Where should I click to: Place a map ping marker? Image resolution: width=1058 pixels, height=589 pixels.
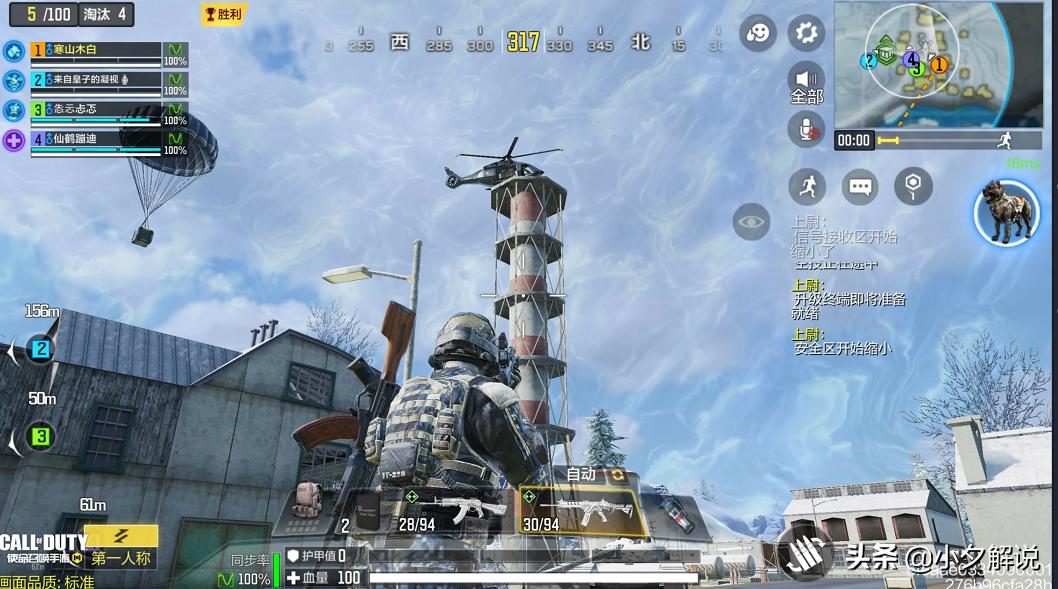(x=913, y=186)
